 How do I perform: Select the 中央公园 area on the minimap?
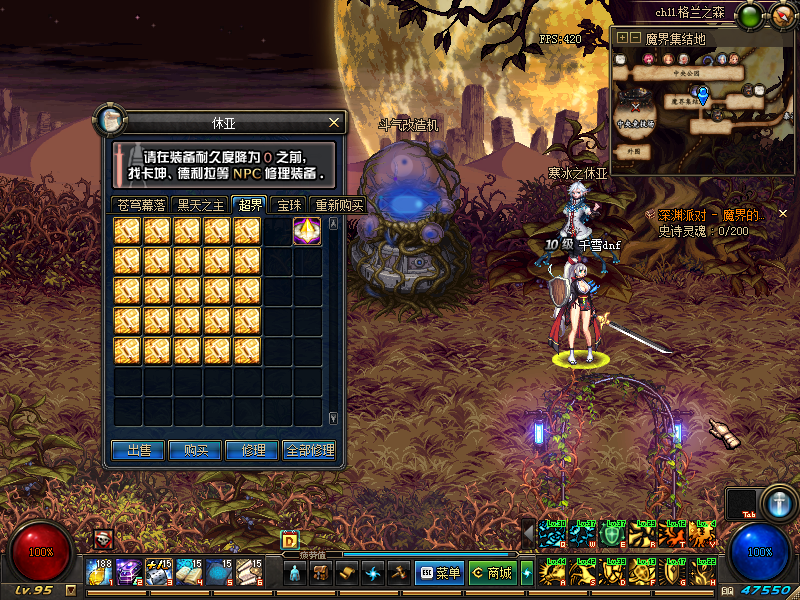685,73
